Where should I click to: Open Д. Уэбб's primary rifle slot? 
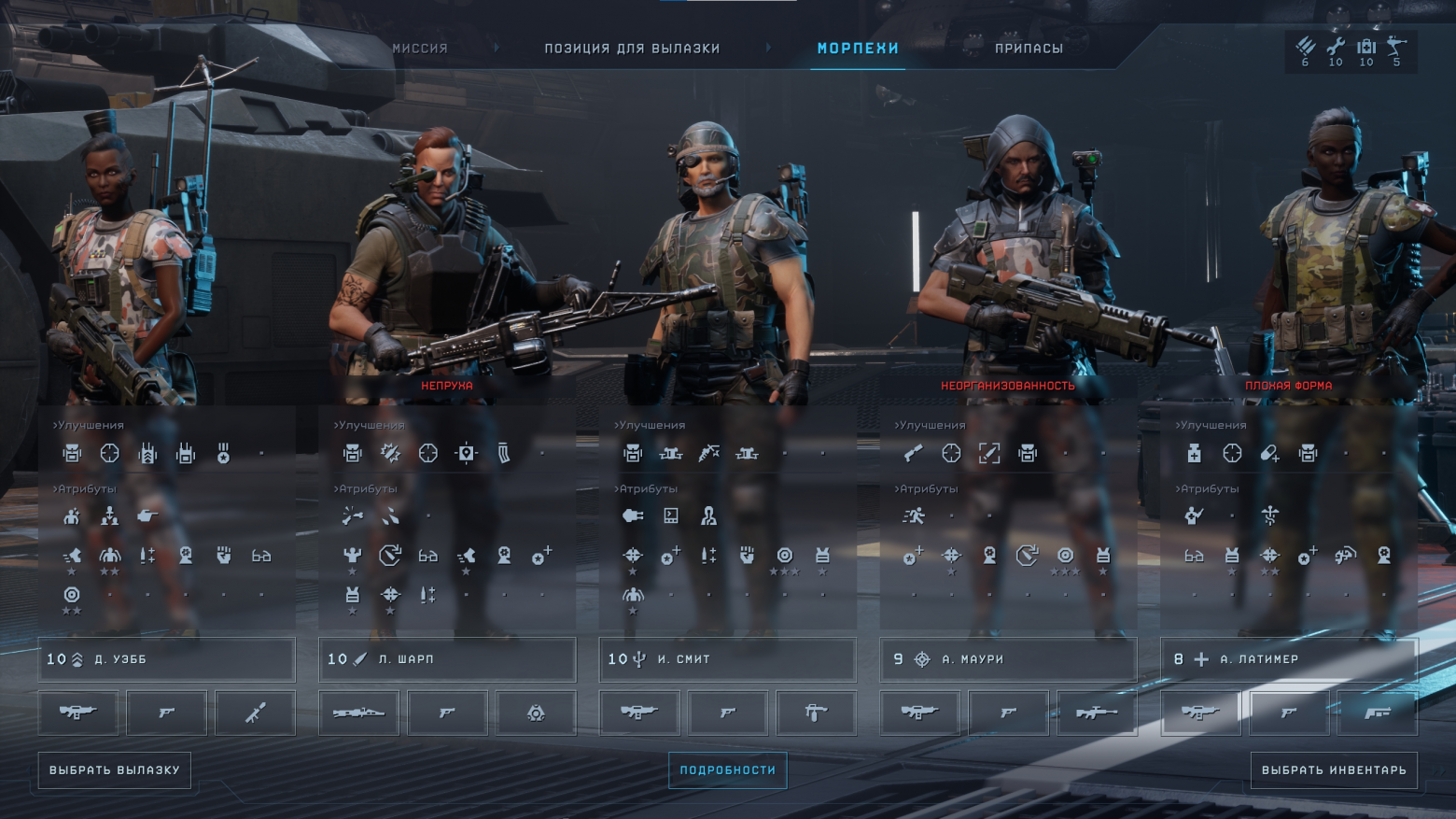[x=78, y=713]
